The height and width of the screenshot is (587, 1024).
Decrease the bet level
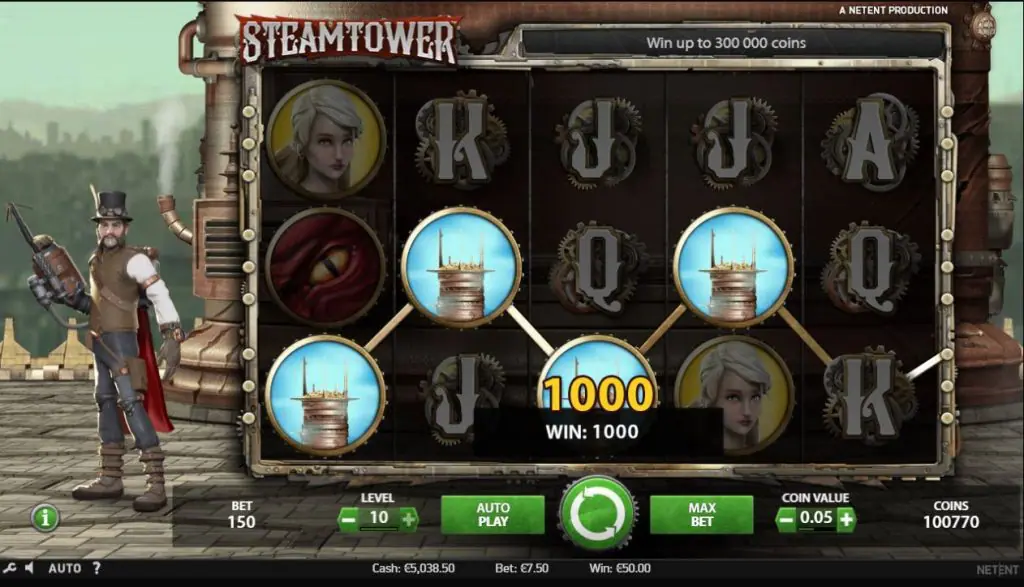point(347,519)
